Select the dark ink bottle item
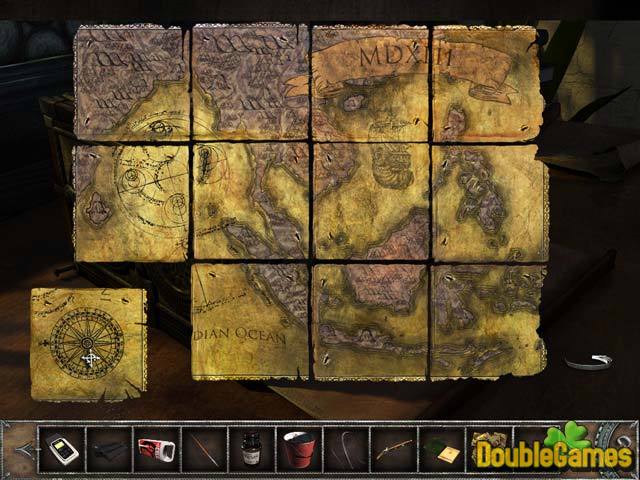This screenshot has height=480, width=640. coord(251,448)
